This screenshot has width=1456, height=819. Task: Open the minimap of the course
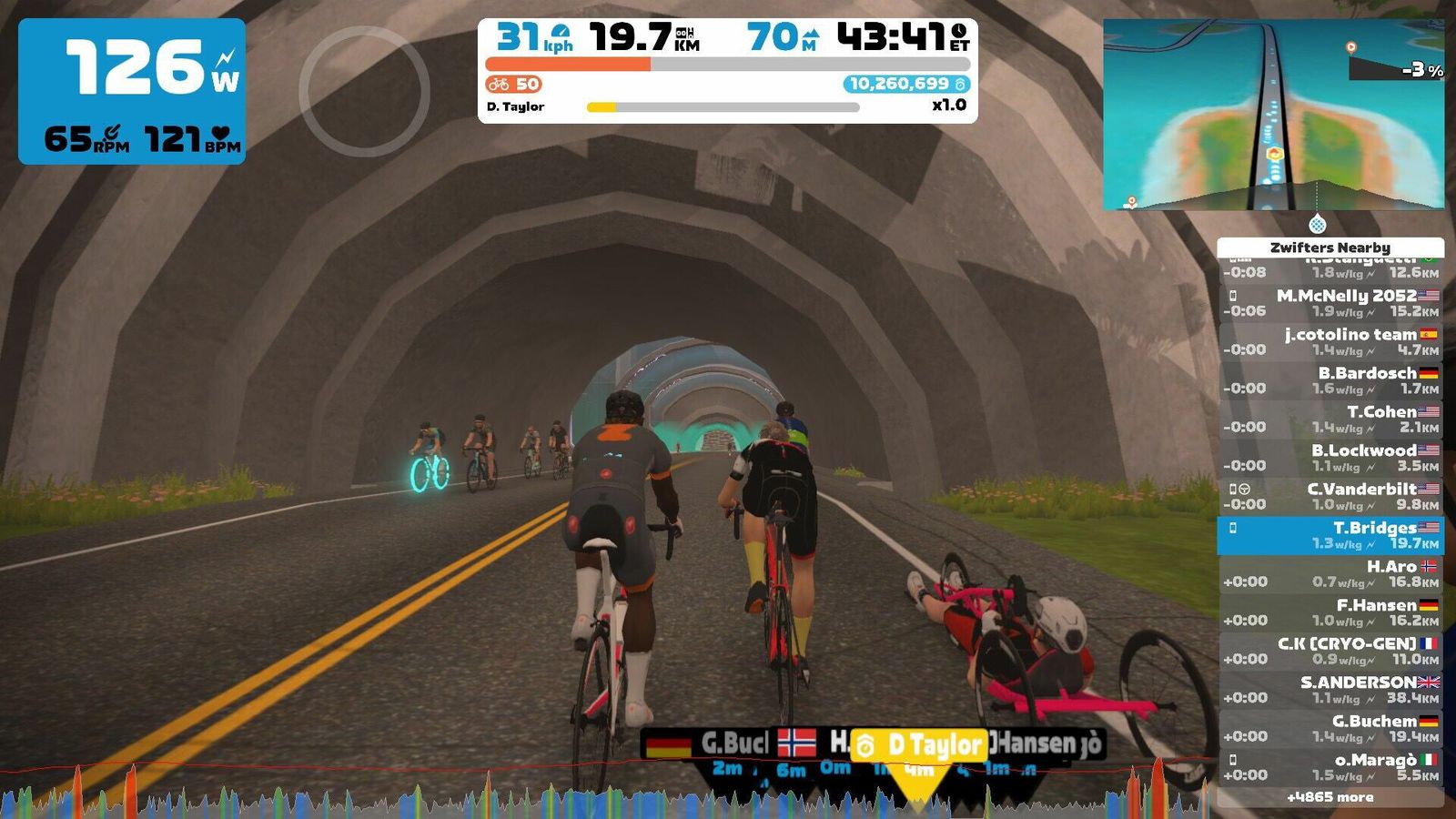coord(1273,115)
